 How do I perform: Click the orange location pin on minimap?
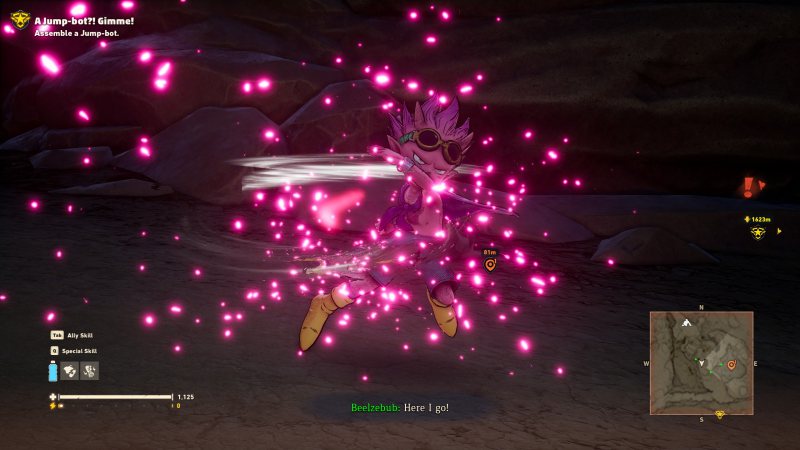coord(731,365)
